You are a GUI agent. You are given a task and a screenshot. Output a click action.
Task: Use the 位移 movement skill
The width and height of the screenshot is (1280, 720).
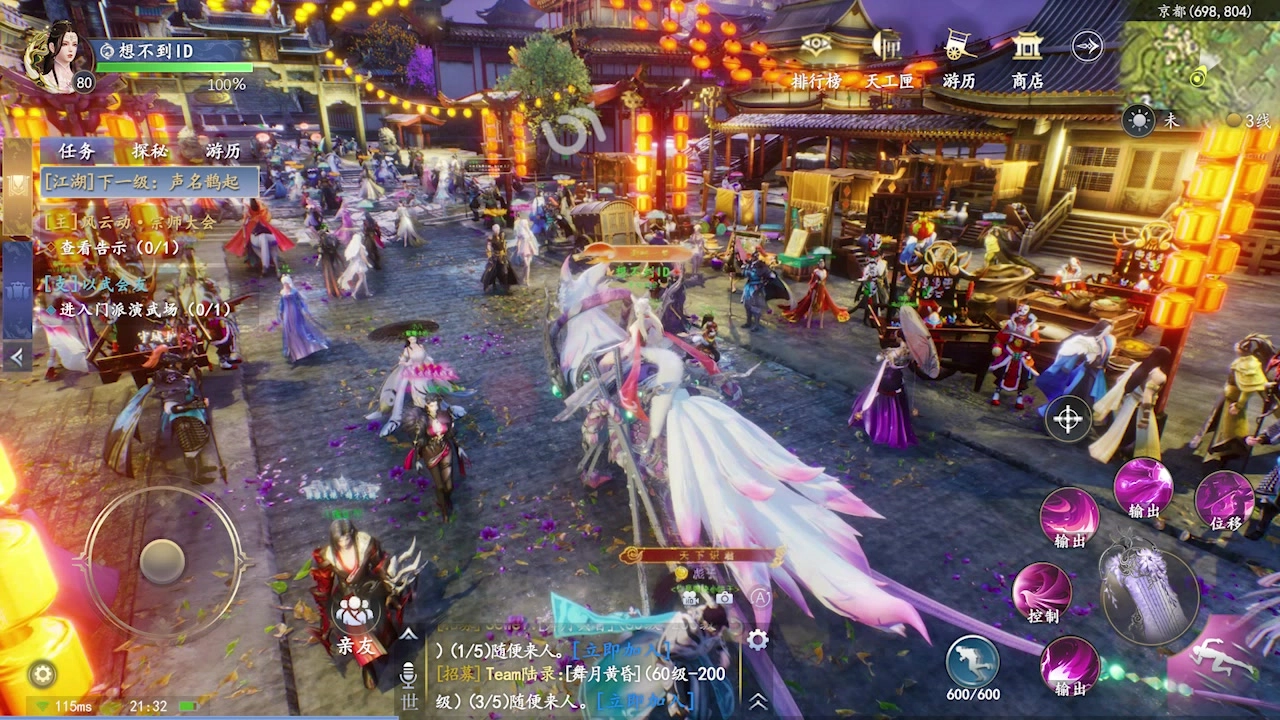click(x=1224, y=500)
